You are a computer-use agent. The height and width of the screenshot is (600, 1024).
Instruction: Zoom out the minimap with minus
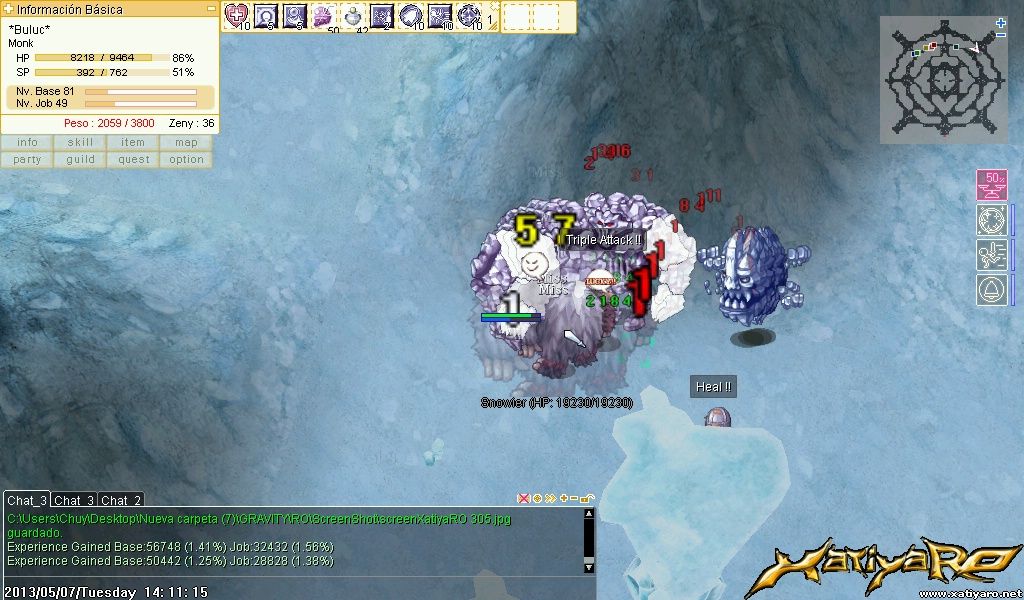pyautogui.click(x=1001, y=35)
